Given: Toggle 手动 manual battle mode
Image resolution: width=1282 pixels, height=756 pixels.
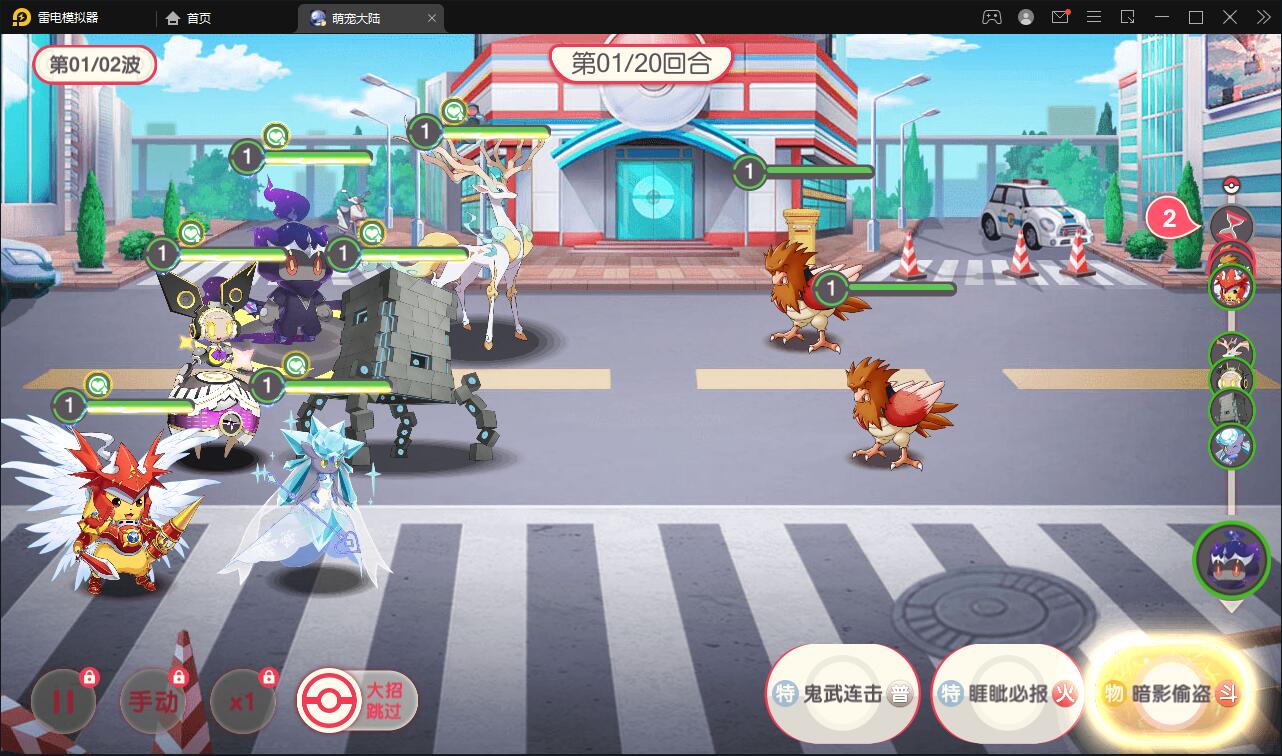Looking at the screenshot, I should point(152,701).
